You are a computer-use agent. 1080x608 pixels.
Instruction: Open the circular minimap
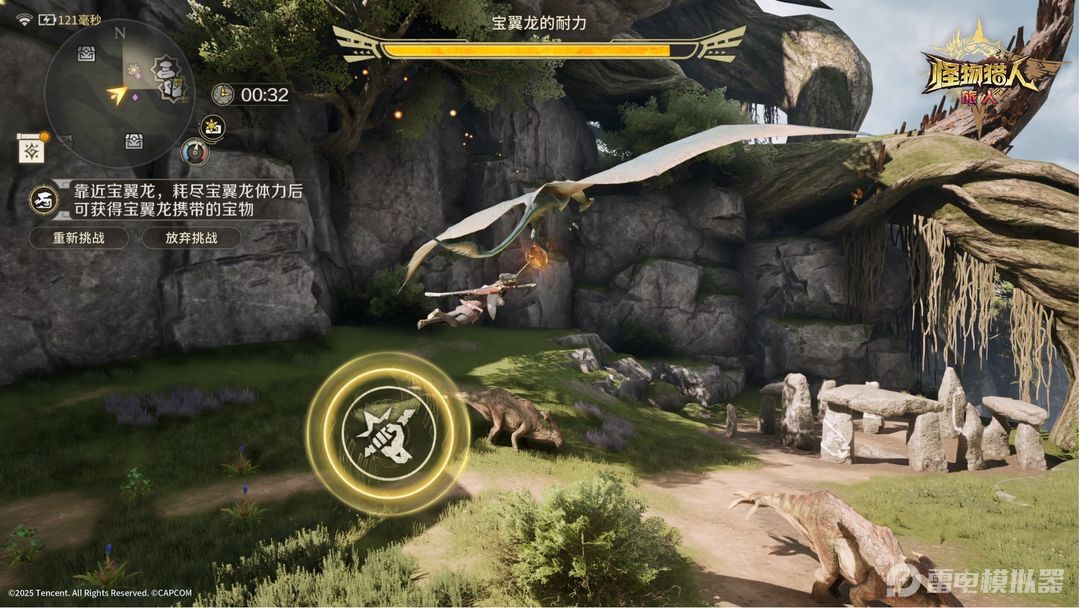point(118,93)
